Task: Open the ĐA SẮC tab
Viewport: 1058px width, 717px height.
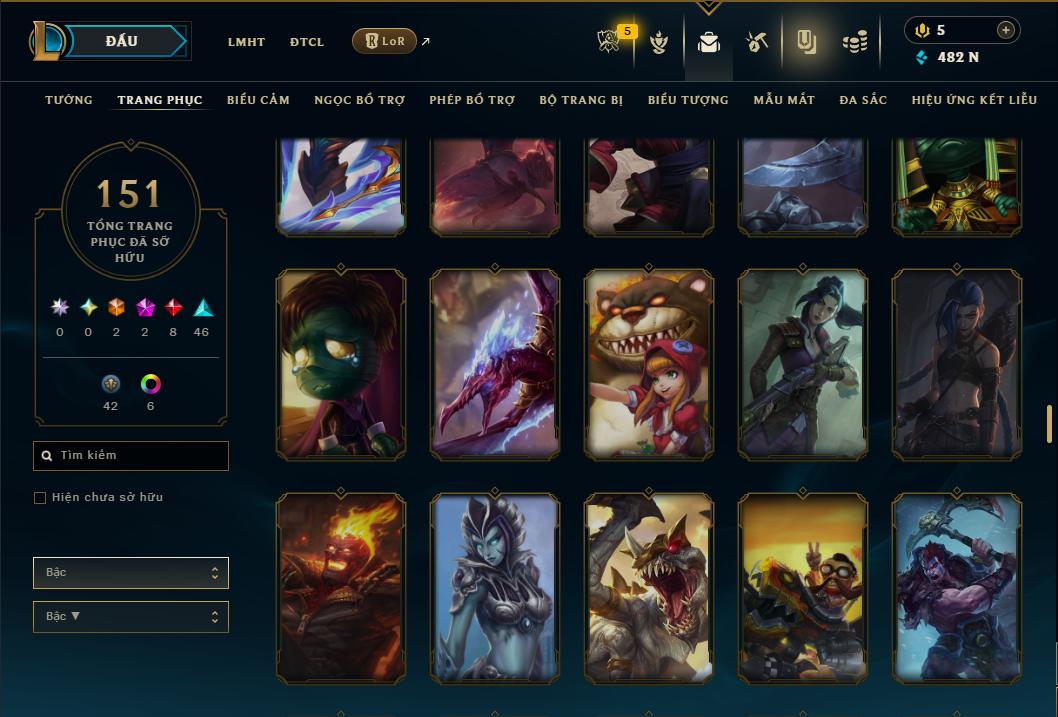Action: (x=863, y=100)
